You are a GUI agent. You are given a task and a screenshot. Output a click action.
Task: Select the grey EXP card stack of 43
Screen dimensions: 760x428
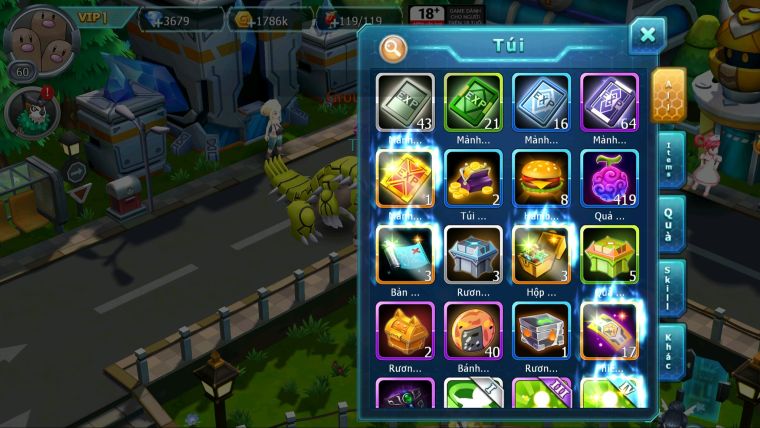(x=405, y=102)
